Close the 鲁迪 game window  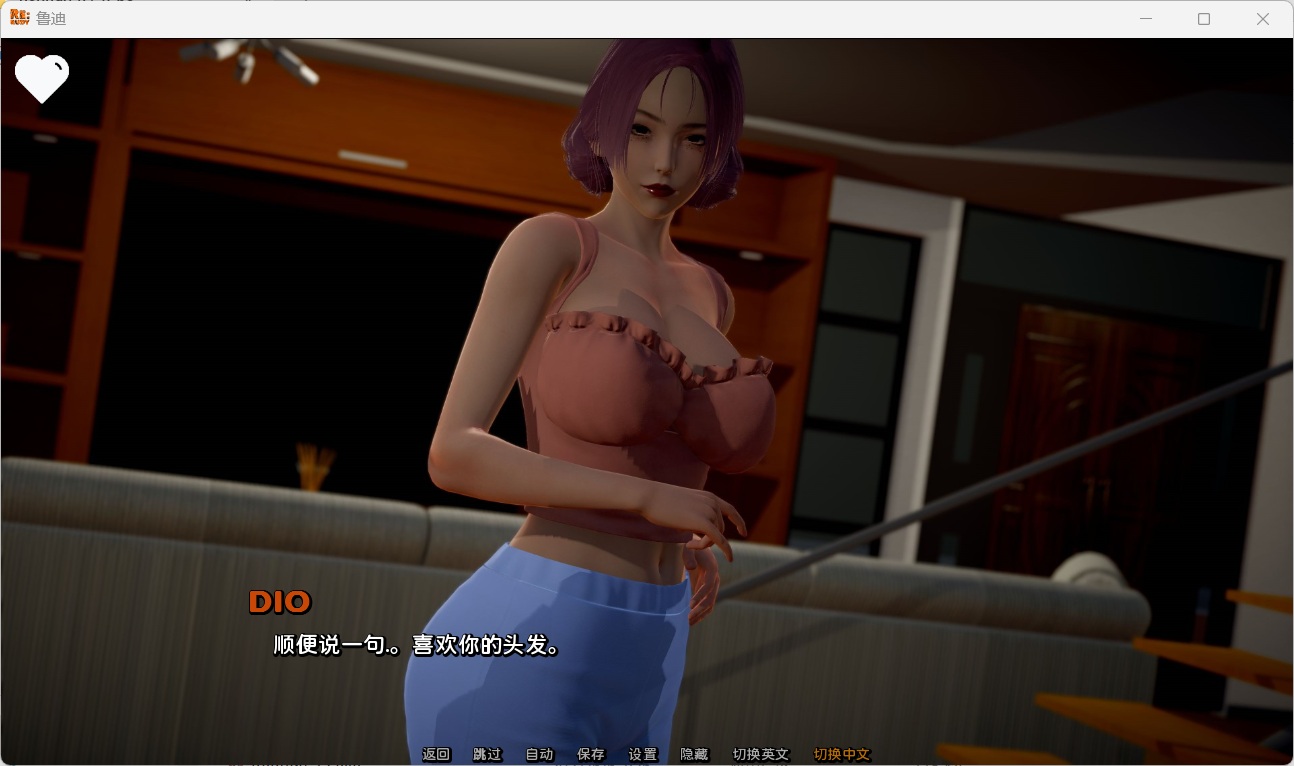[1263, 19]
